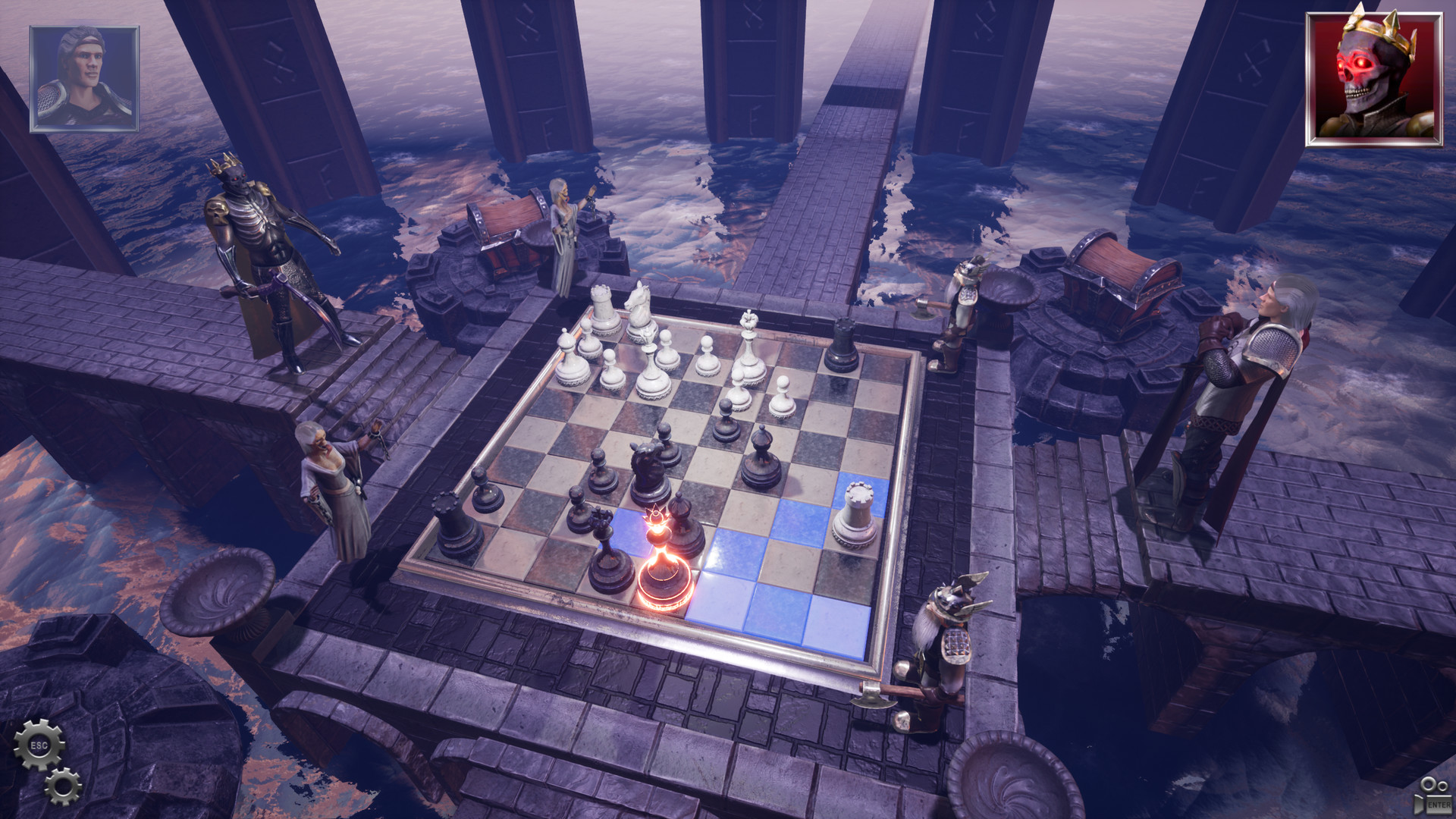
Task: Click the red-eyed skeleton opponent portrait
Action: [x=1374, y=76]
